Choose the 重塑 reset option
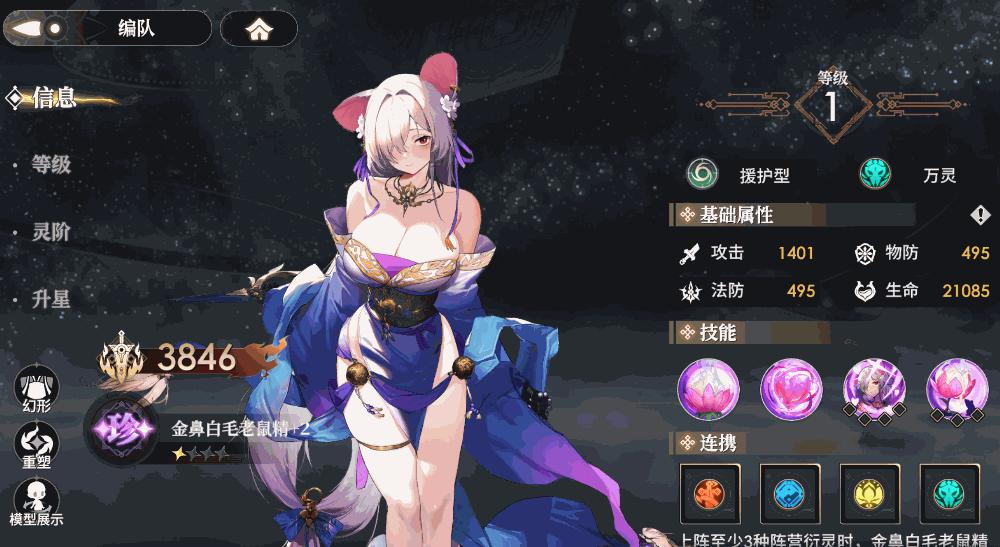 pyautogui.click(x=36, y=443)
